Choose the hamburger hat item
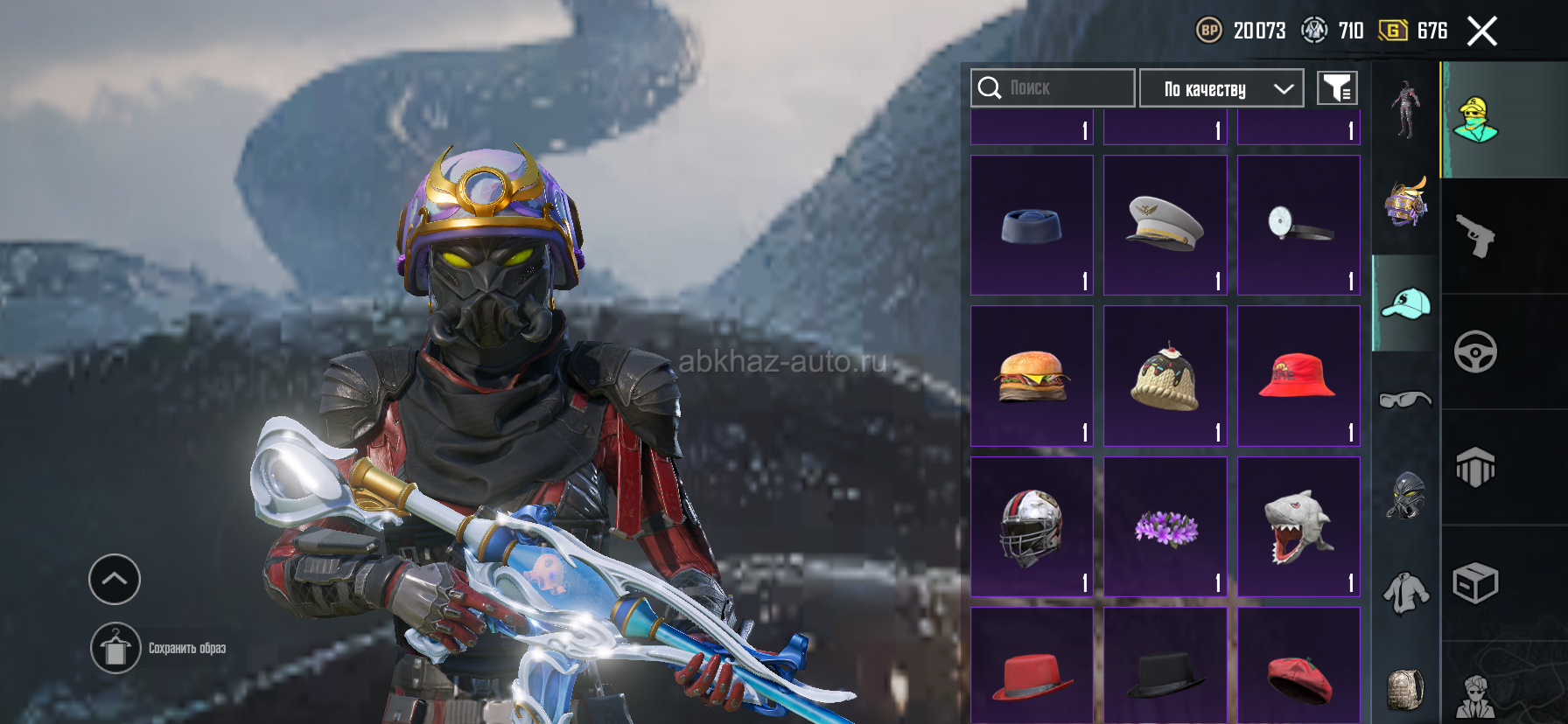 pyautogui.click(x=1032, y=376)
